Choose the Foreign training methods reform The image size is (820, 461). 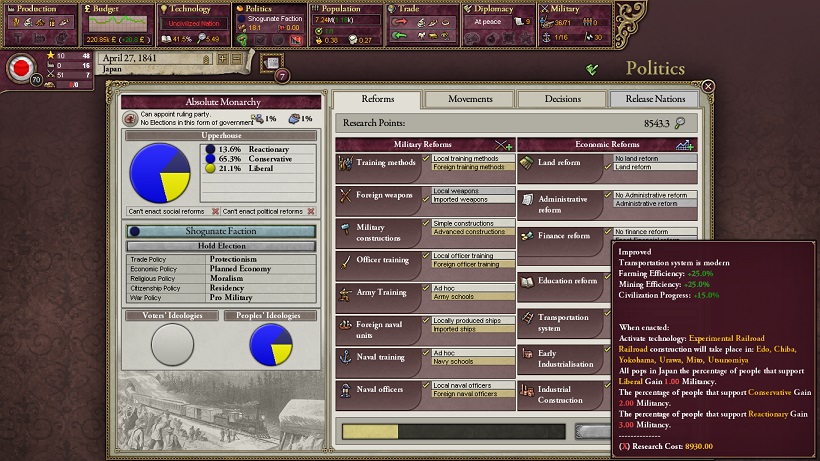tap(473, 167)
